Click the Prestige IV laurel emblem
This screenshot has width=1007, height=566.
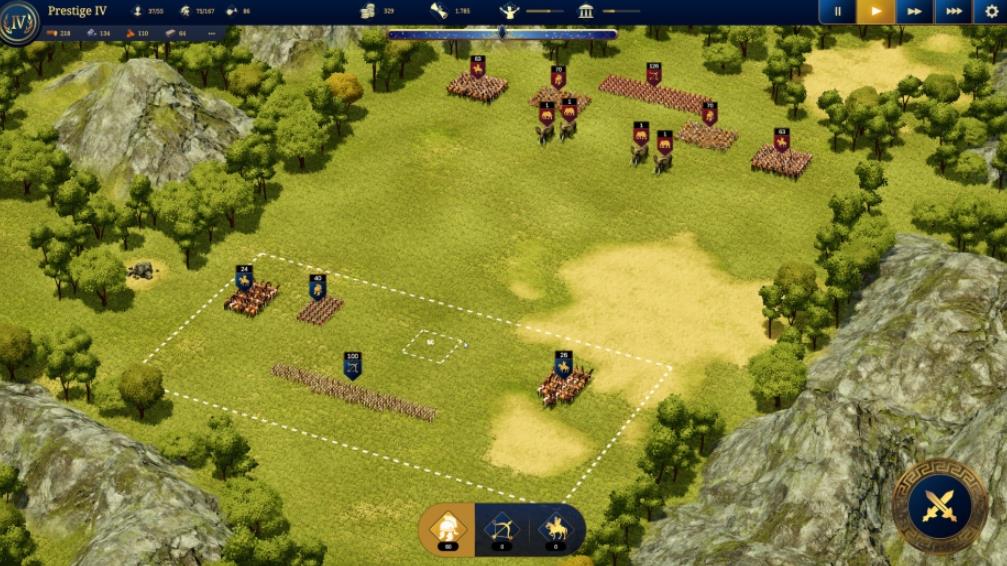[19, 22]
